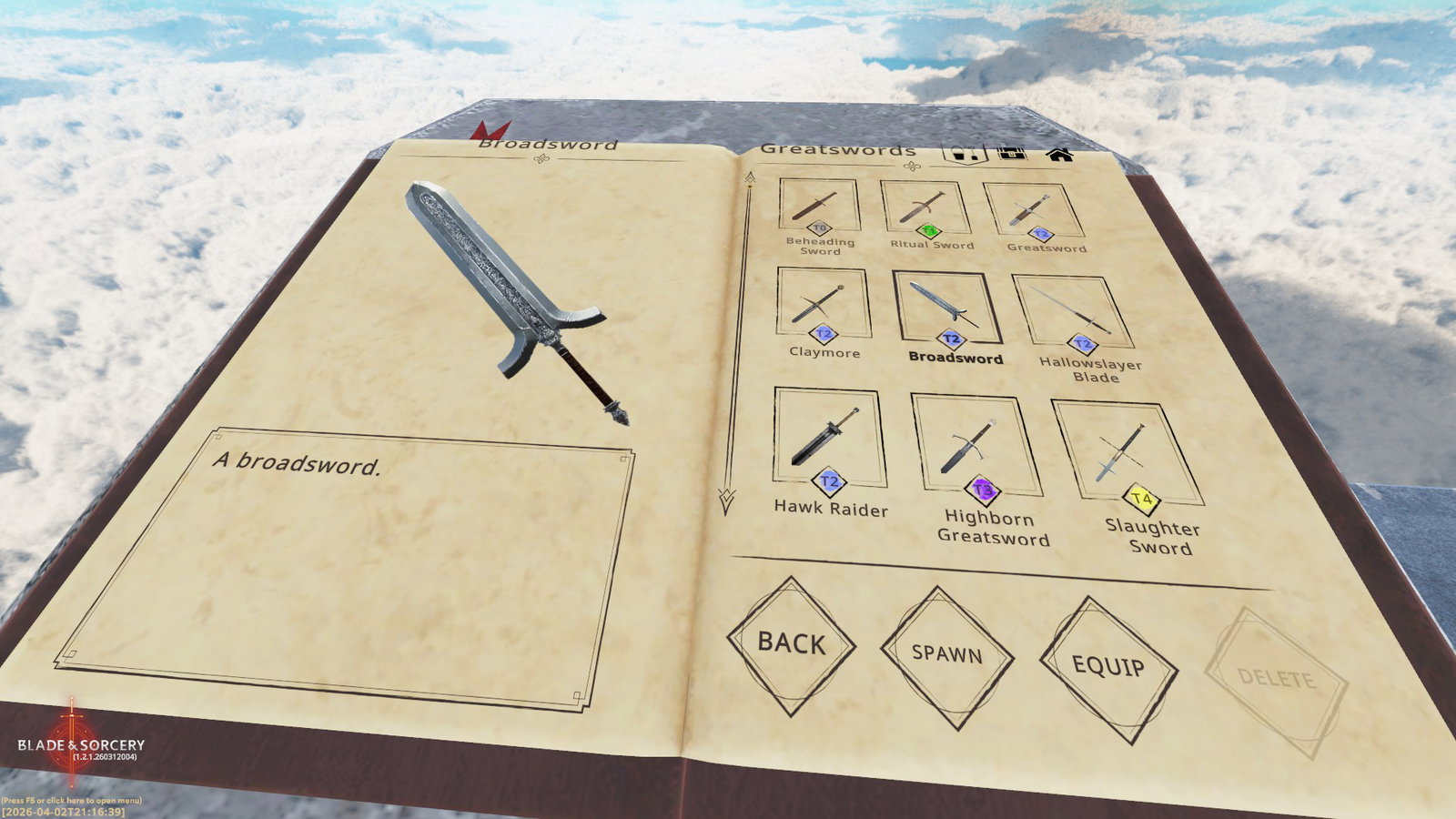Click the red bookmark ribbon on the book

point(493,129)
